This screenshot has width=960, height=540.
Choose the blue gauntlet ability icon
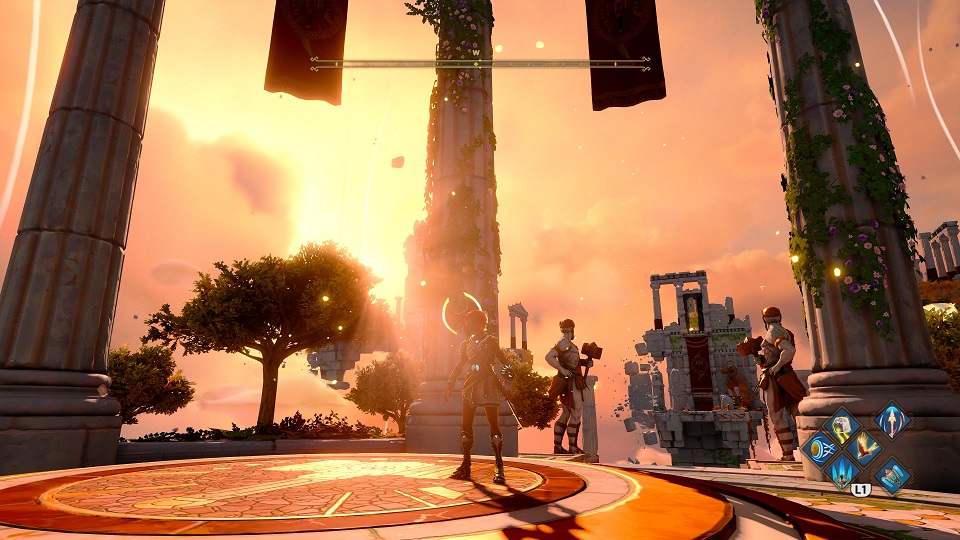tap(892, 476)
